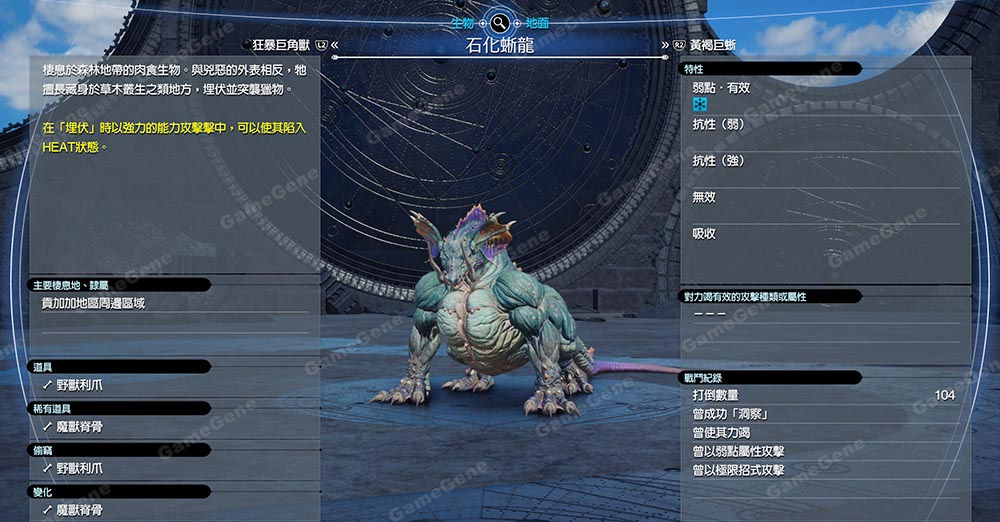
Task: Select the habitat entry 貢加加地區周邊區域
Action: tap(93, 303)
